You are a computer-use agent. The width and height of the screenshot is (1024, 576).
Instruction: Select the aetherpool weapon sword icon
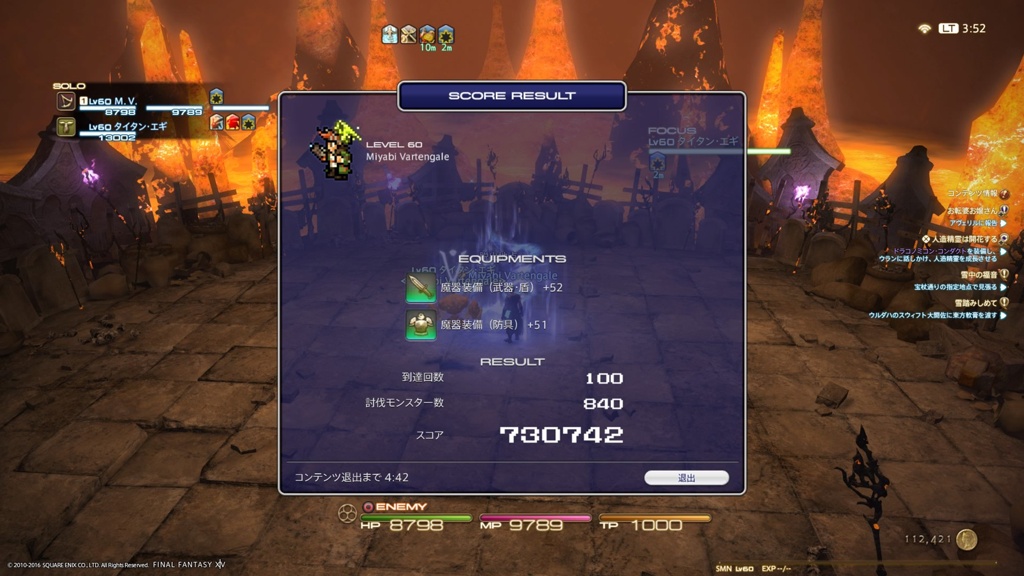[x=421, y=288]
